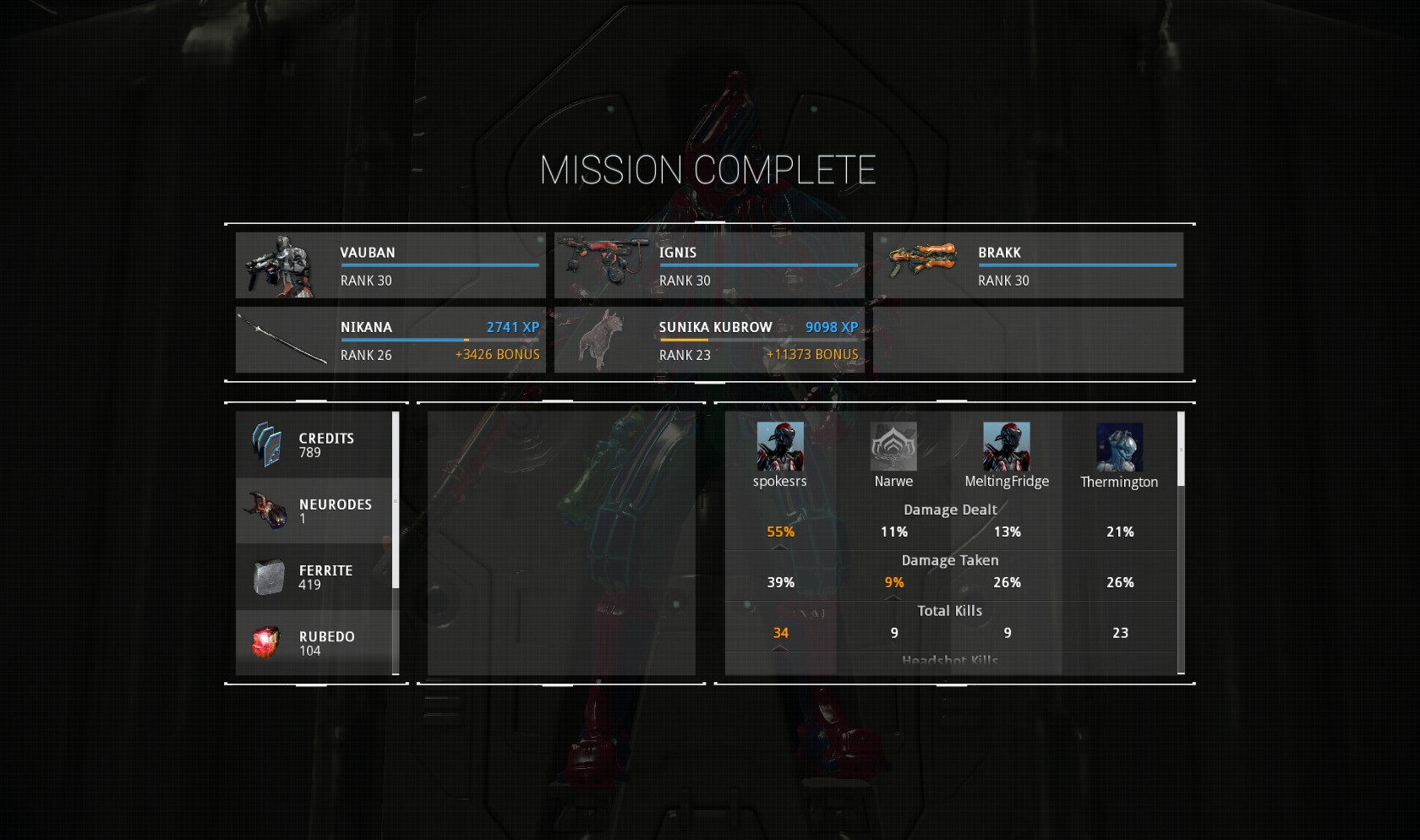Select the Ferrite reward row
The height and width of the screenshot is (840, 1420).
(x=314, y=577)
